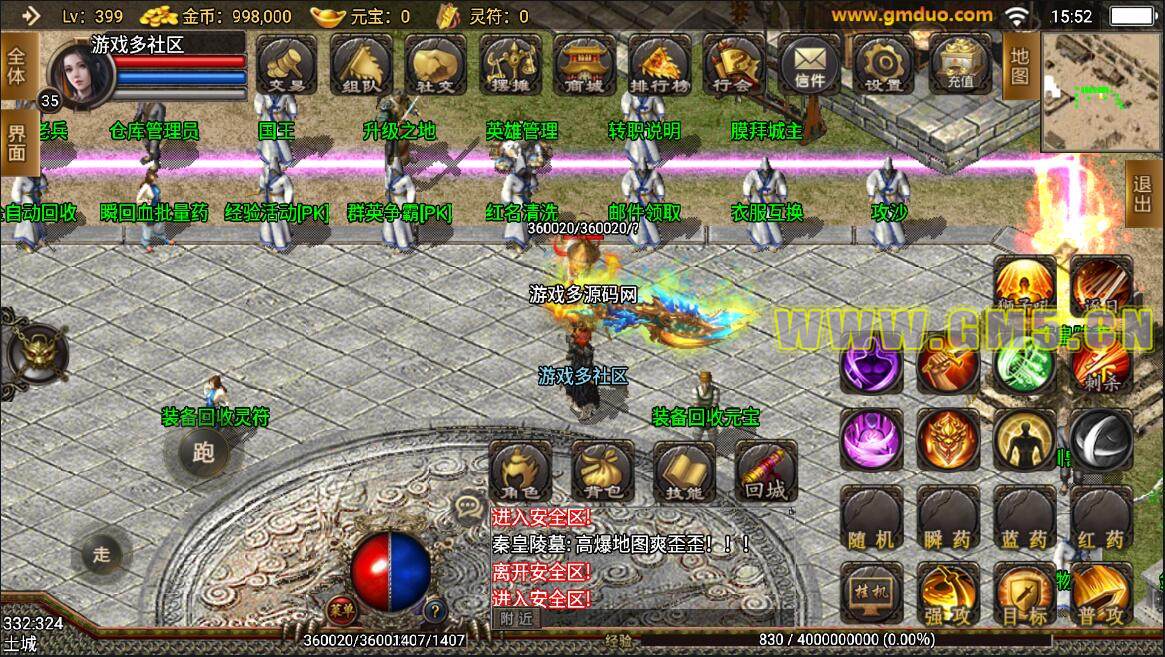
Task: Open the 交易 trade menu
Action: pyautogui.click(x=287, y=65)
